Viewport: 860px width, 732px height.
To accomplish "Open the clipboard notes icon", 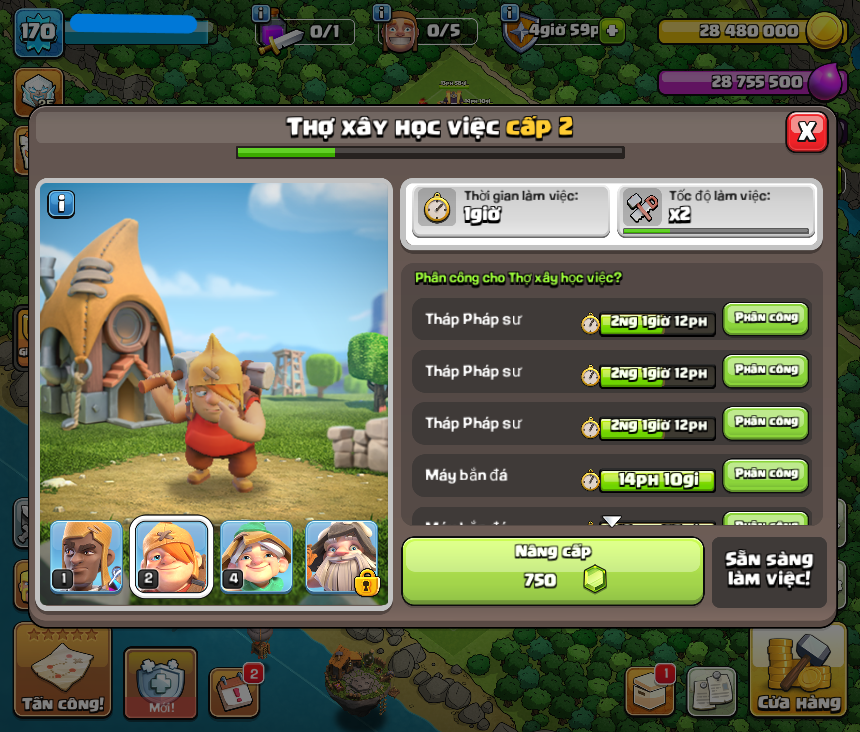I will click(x=711, y=690).
